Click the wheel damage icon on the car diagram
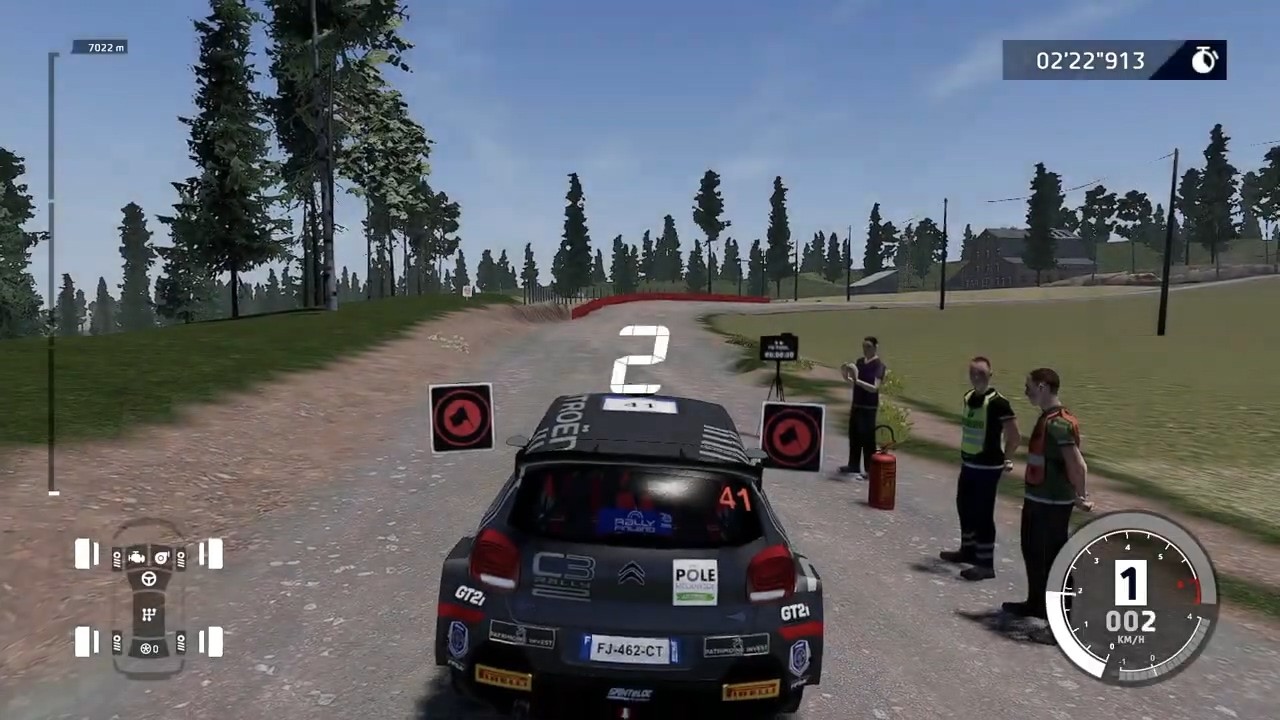 (147, 649)
